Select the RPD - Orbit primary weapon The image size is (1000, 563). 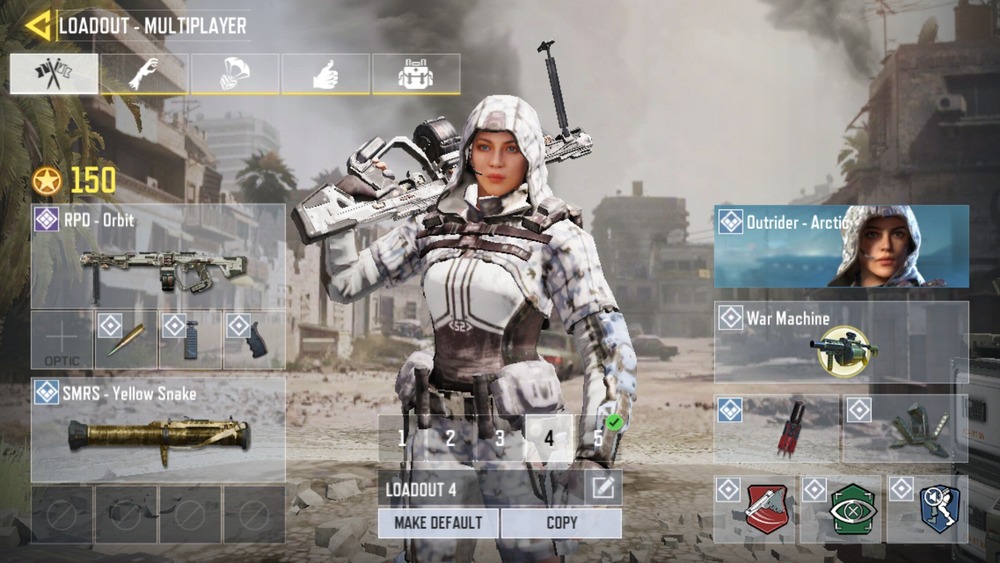click(158, 256)
